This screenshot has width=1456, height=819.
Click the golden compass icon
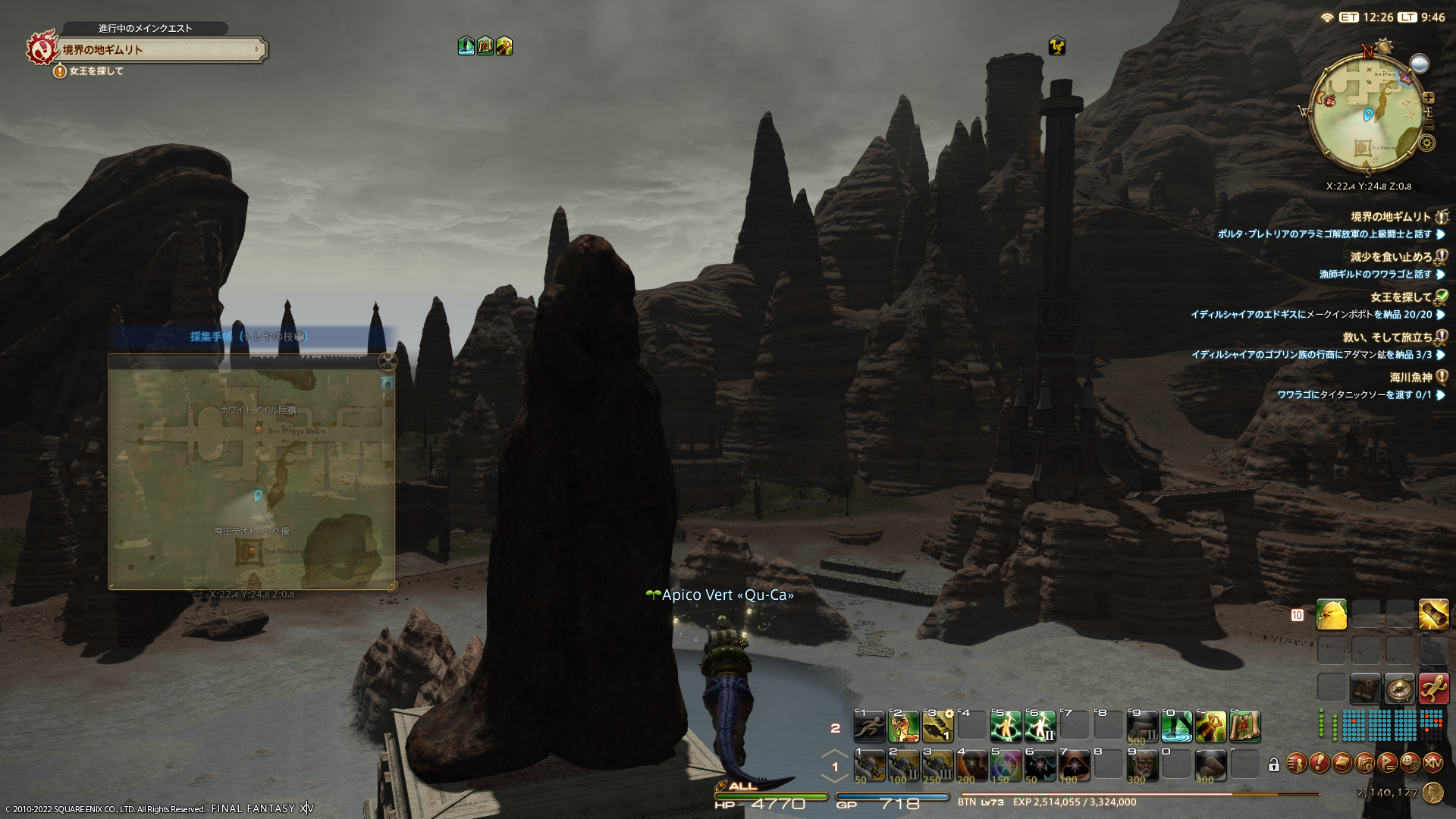pyautogui.click(x=1399, y=689)
